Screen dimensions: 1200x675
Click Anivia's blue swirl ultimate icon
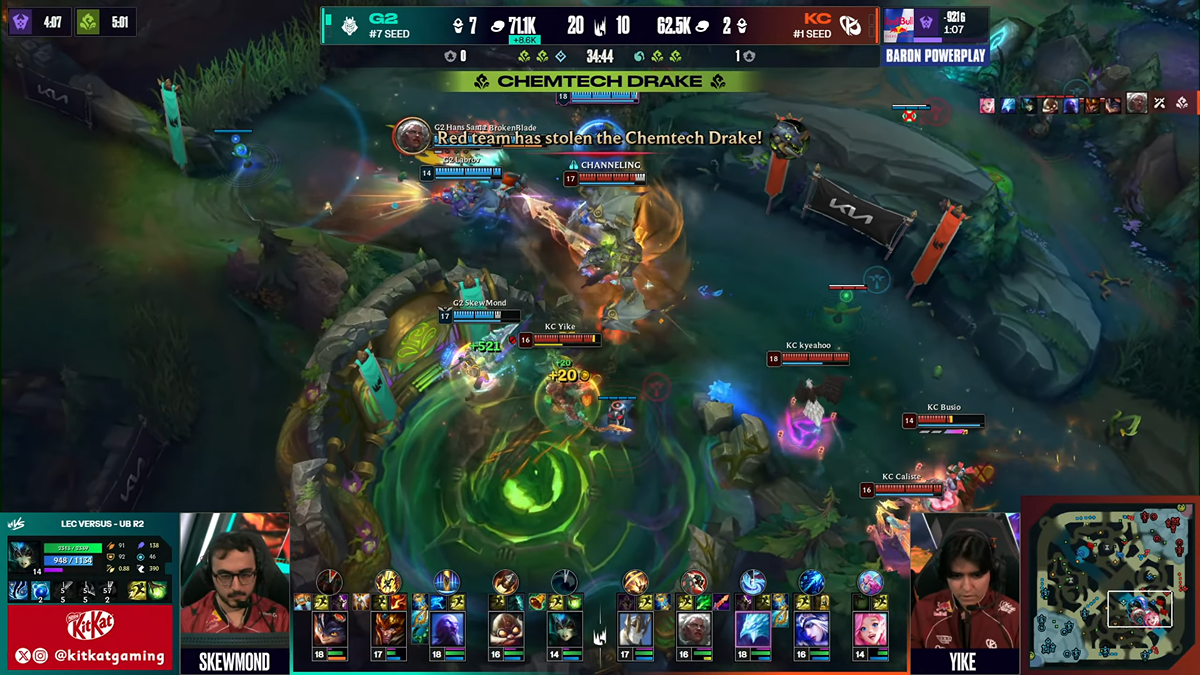coord(753,582)
